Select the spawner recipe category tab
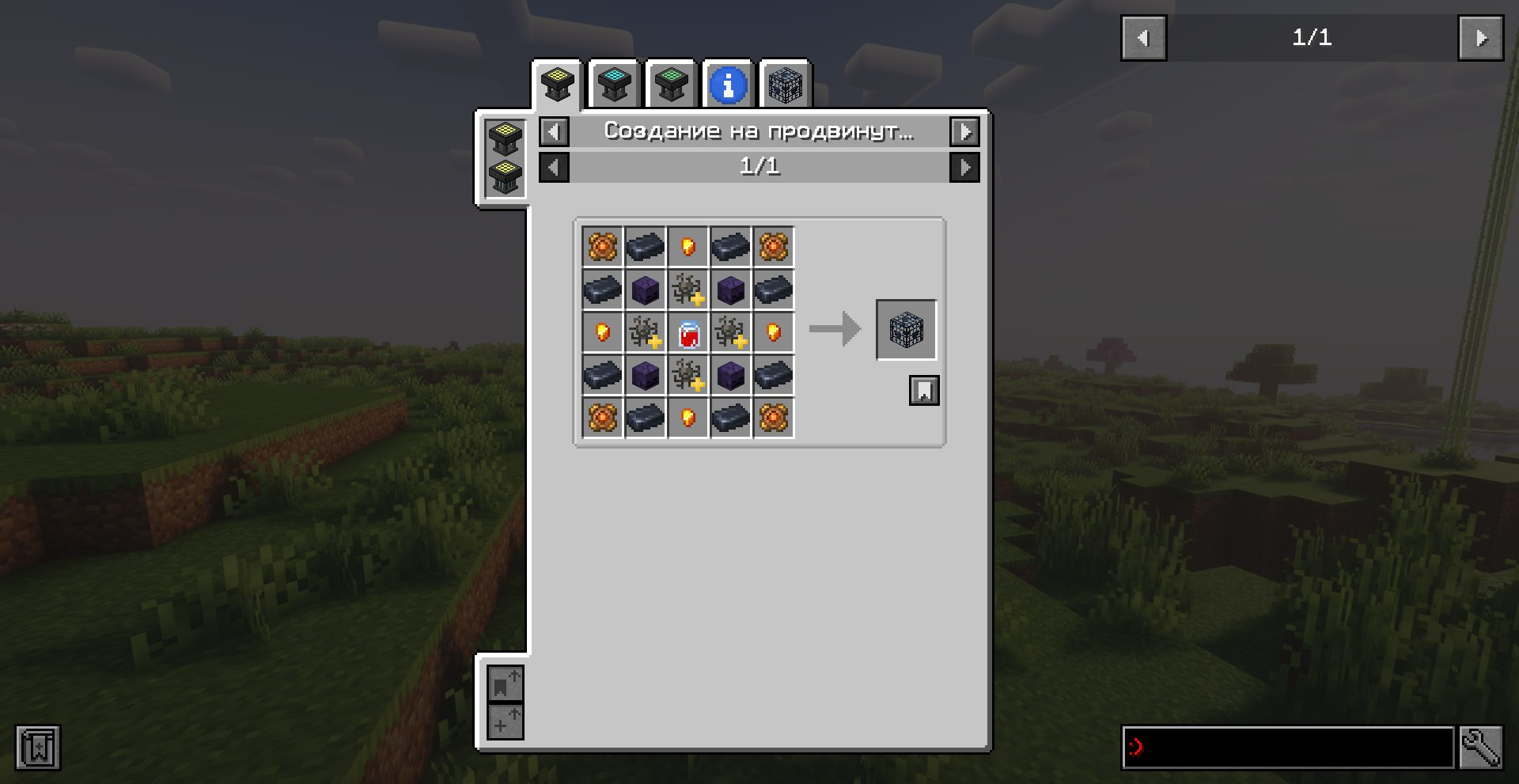Screen dimensions: 1519x784 [785, 85]
